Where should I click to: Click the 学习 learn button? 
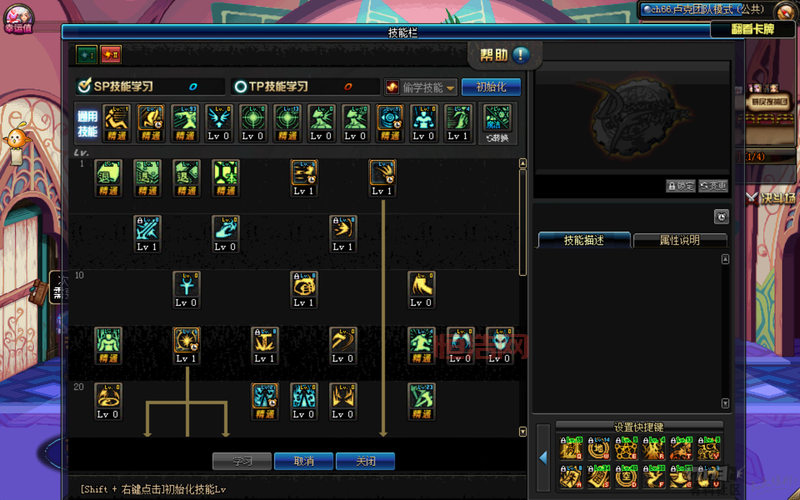coord(242,461)
